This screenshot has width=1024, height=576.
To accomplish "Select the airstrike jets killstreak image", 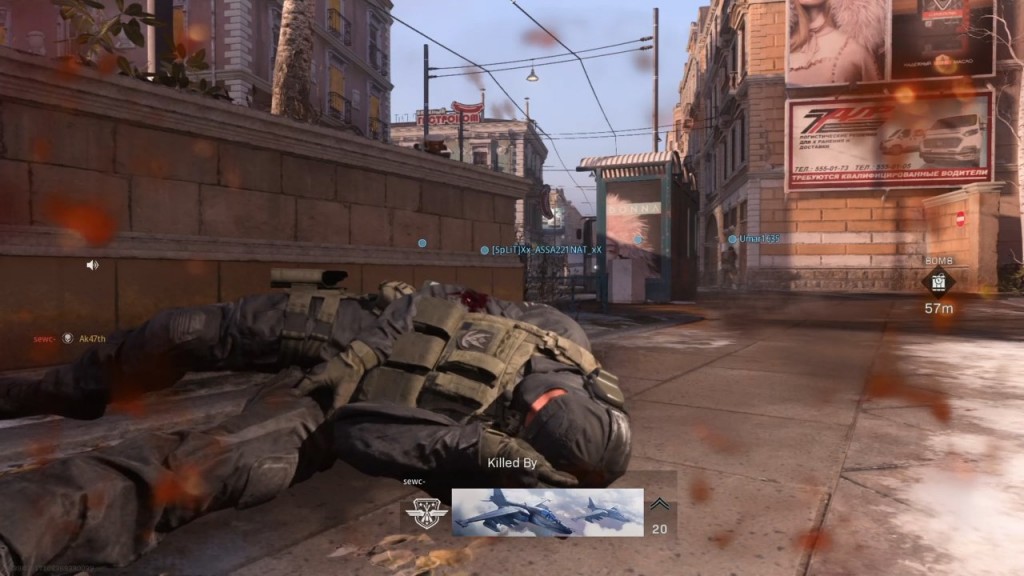I will (547, 512).
